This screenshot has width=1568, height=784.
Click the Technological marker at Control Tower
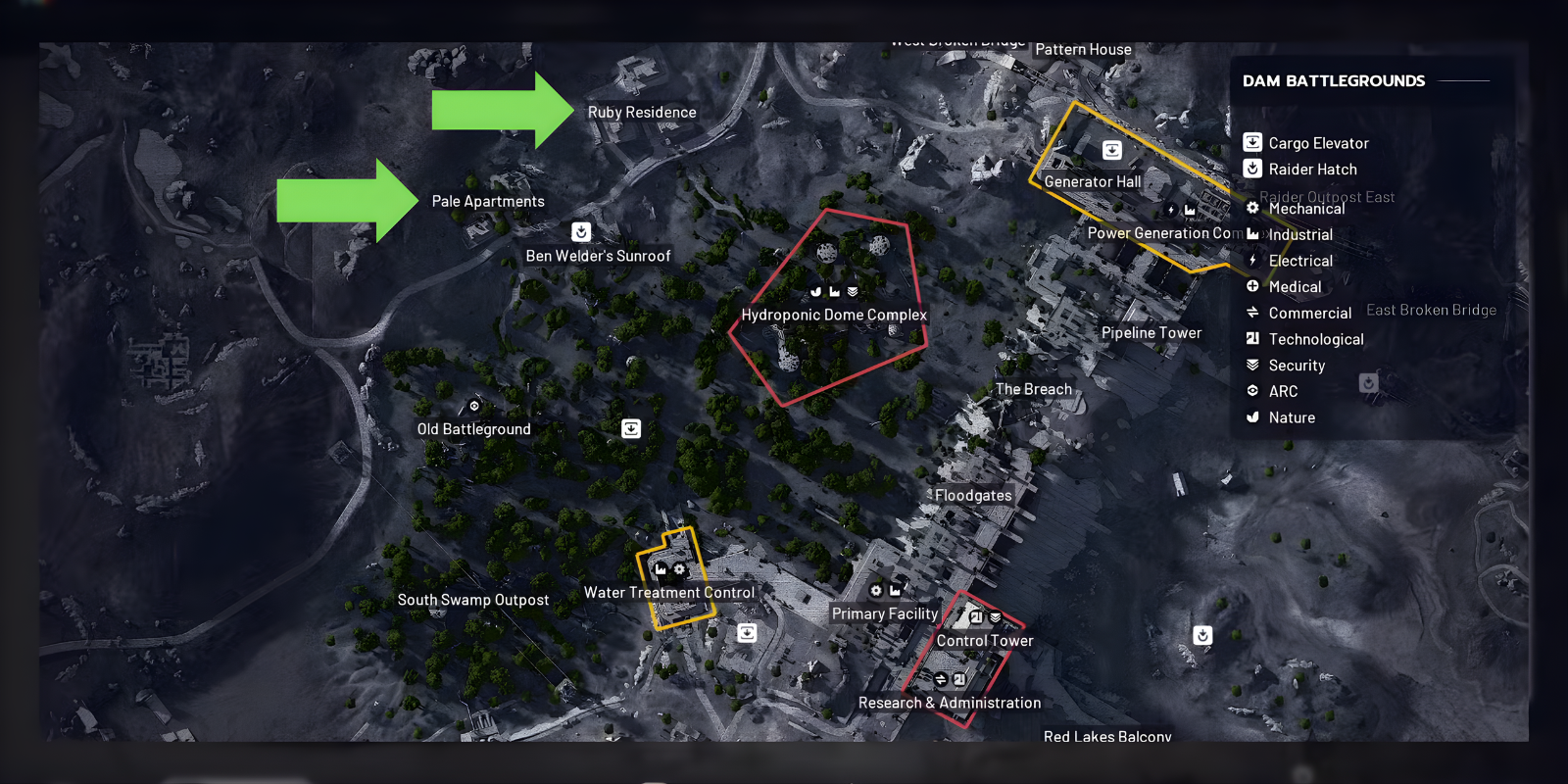coord(975,616)
